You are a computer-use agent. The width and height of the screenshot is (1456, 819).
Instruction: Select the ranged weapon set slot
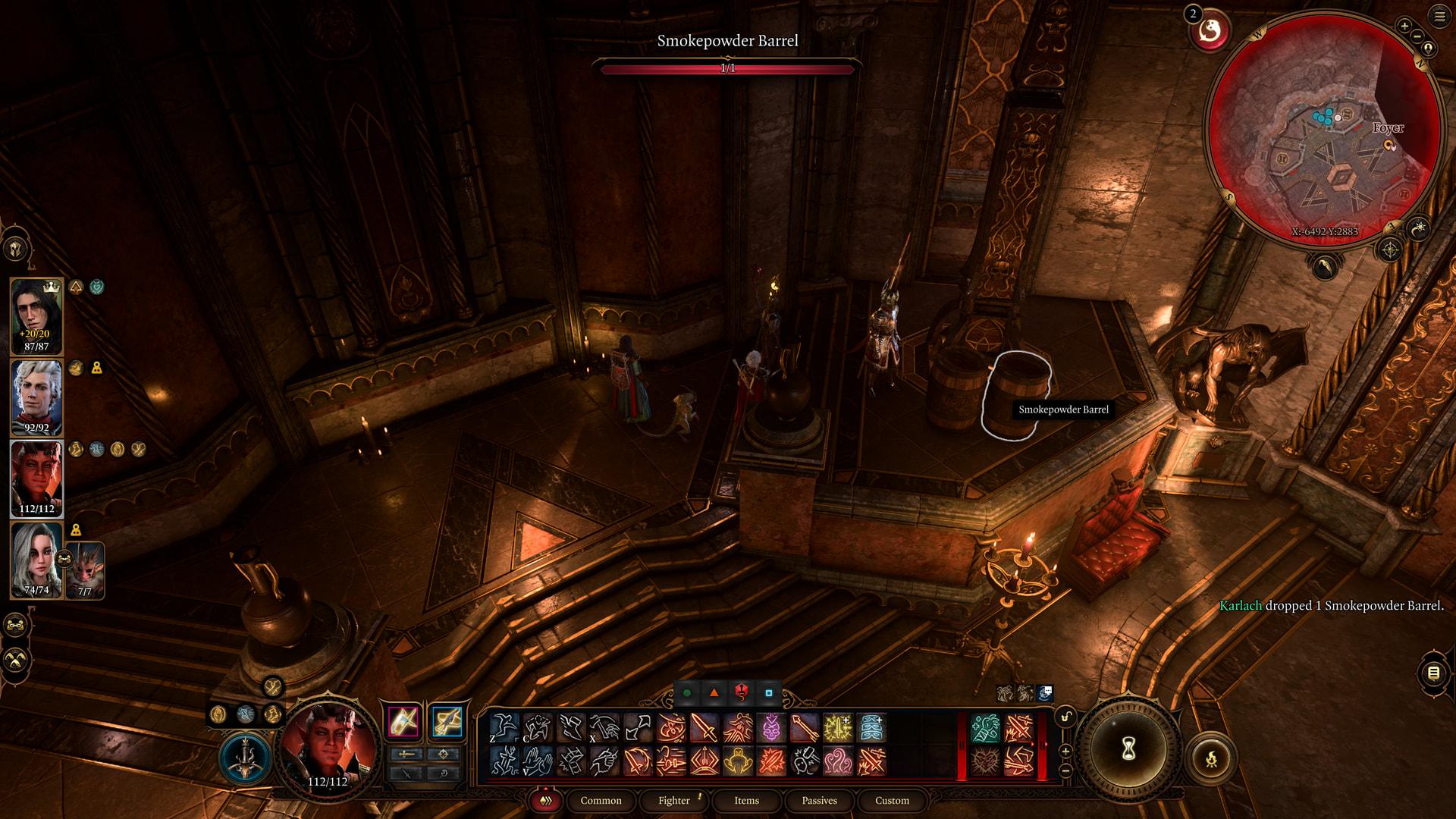447,721
